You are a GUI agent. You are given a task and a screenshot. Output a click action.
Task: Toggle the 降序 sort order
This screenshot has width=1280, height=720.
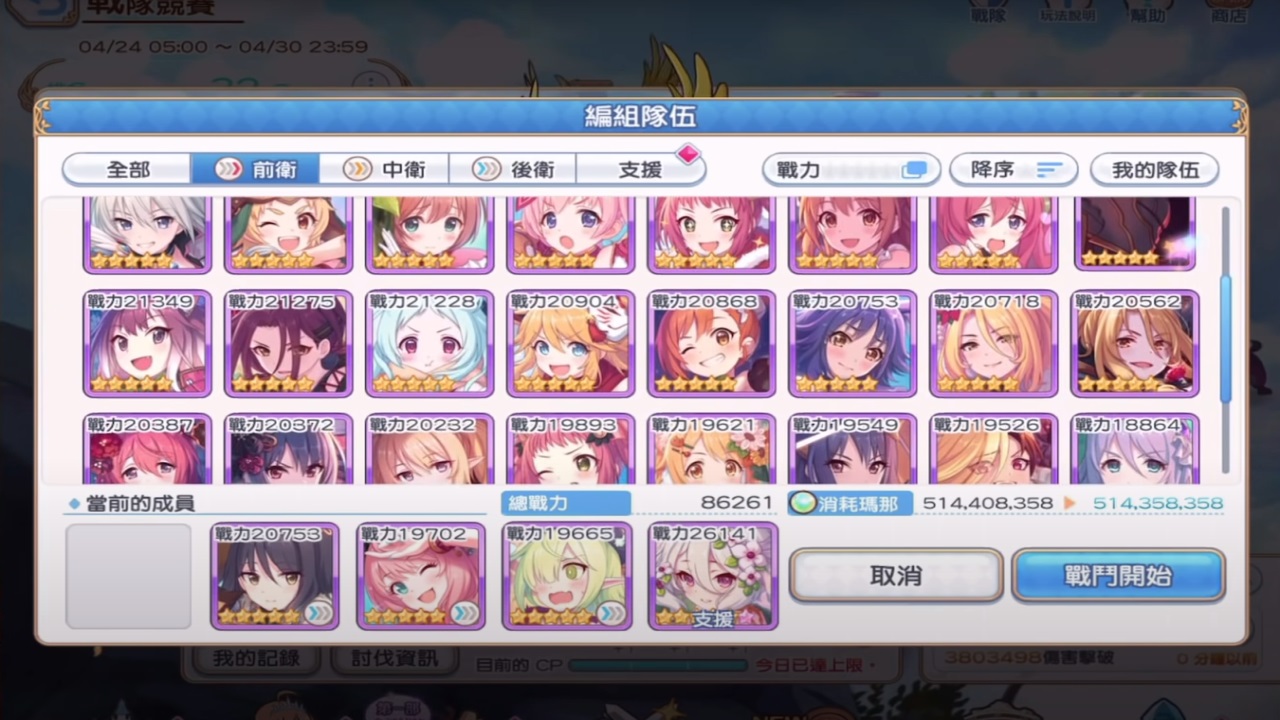coord(1013,170)
